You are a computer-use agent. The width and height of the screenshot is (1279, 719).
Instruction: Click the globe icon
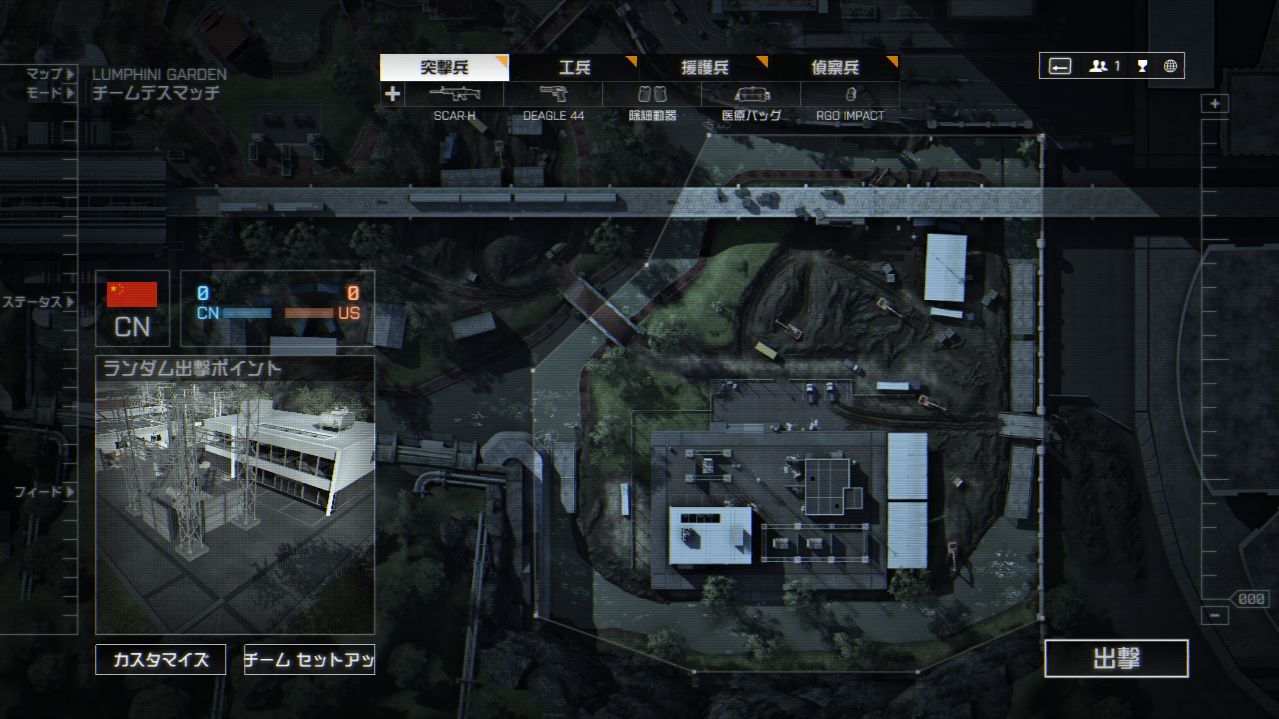coord(1170,66)
